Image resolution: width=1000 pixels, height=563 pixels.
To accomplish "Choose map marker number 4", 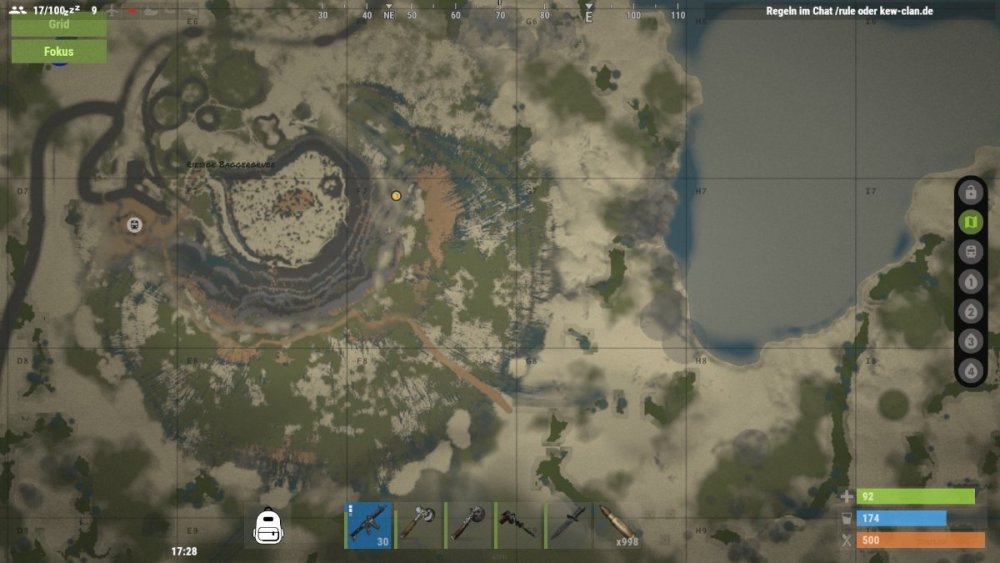I will pos(969,371).
